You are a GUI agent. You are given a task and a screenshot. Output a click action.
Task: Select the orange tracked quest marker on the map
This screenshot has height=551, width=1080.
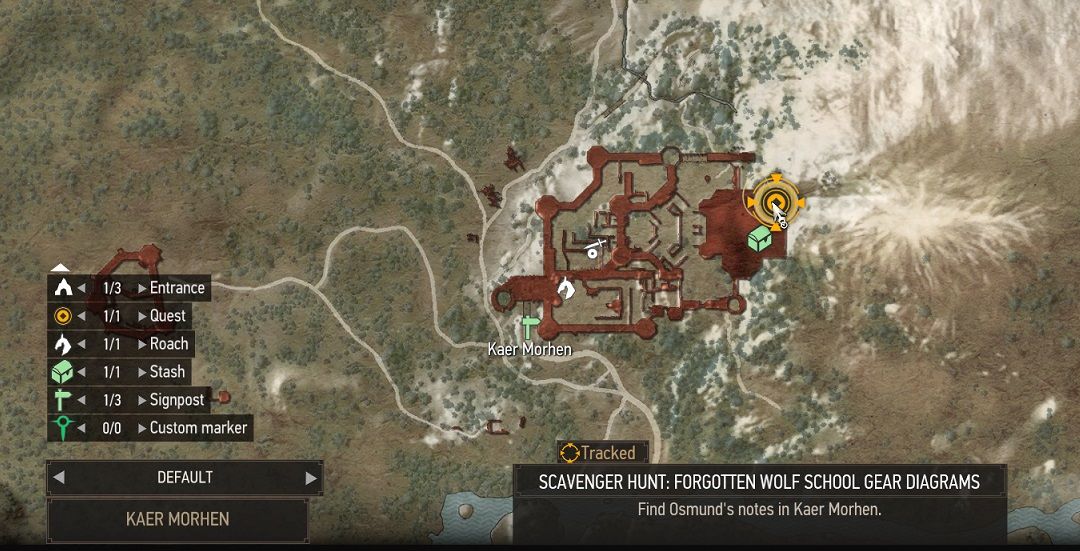(773, 204)
